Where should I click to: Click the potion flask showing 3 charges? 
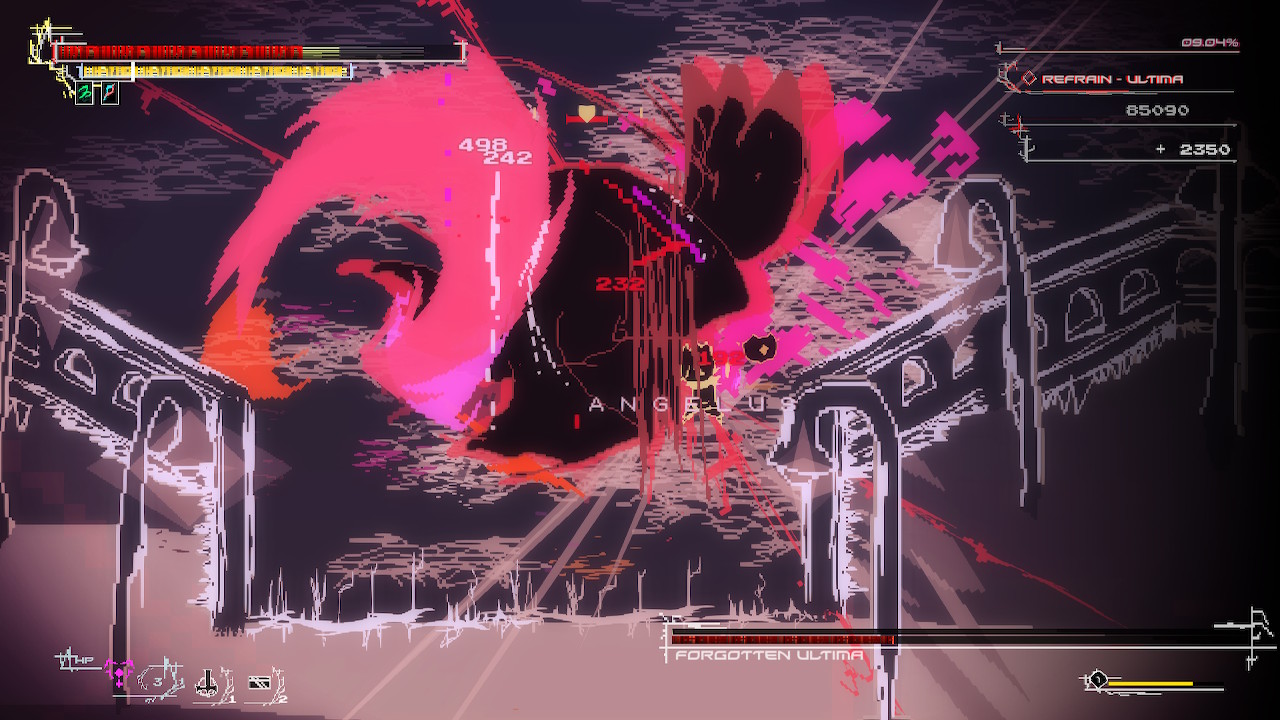pyautogui.click(x=155, y=679)
